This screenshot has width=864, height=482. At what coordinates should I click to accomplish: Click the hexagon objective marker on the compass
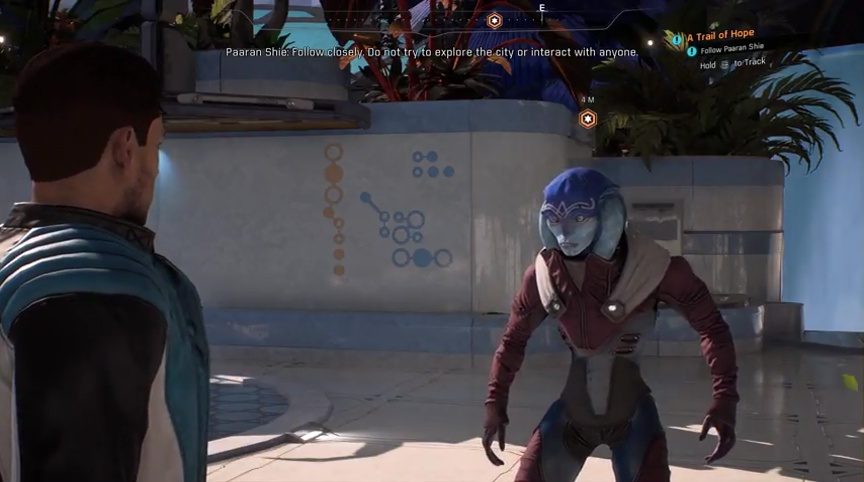pos(494,20)
